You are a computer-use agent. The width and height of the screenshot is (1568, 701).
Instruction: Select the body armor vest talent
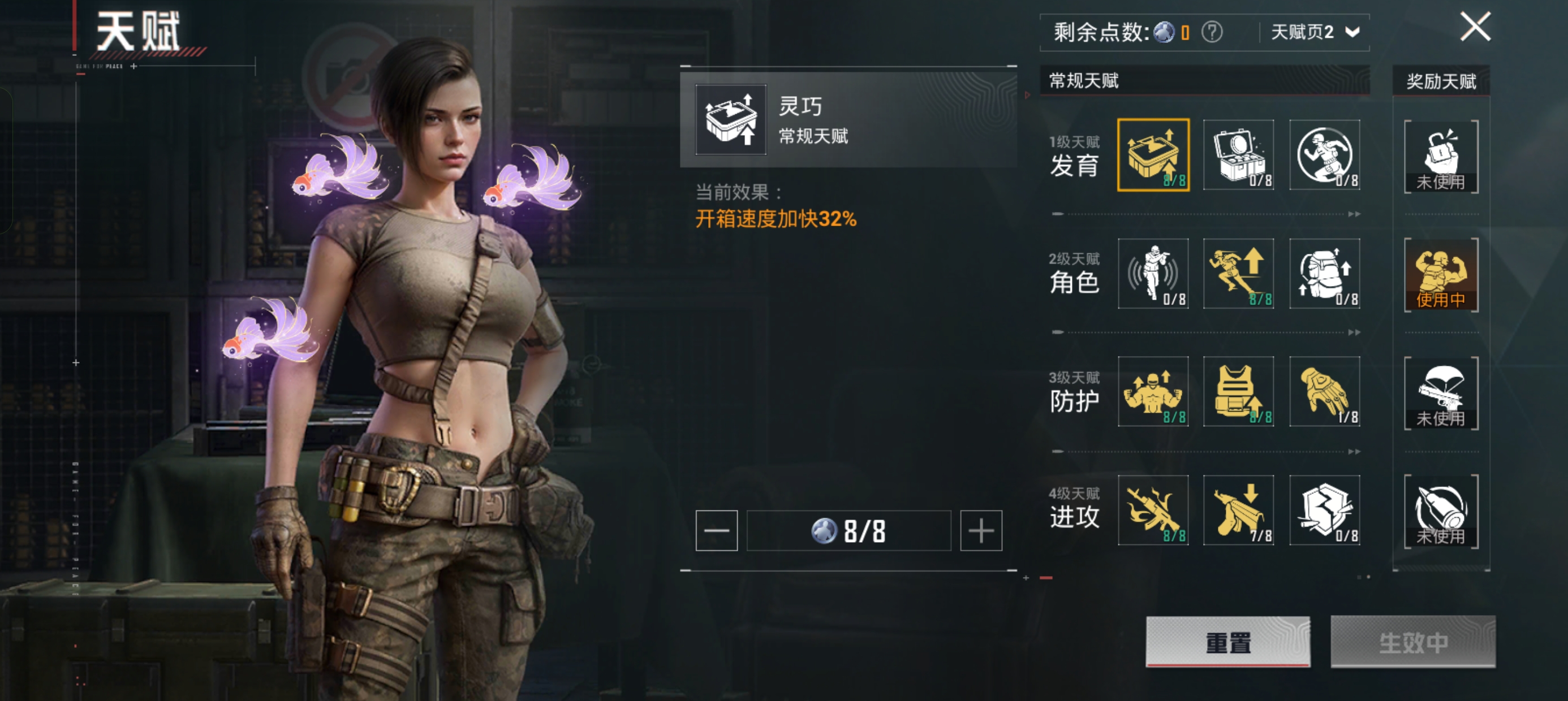pyautogui.click(x=1238, y=392)
